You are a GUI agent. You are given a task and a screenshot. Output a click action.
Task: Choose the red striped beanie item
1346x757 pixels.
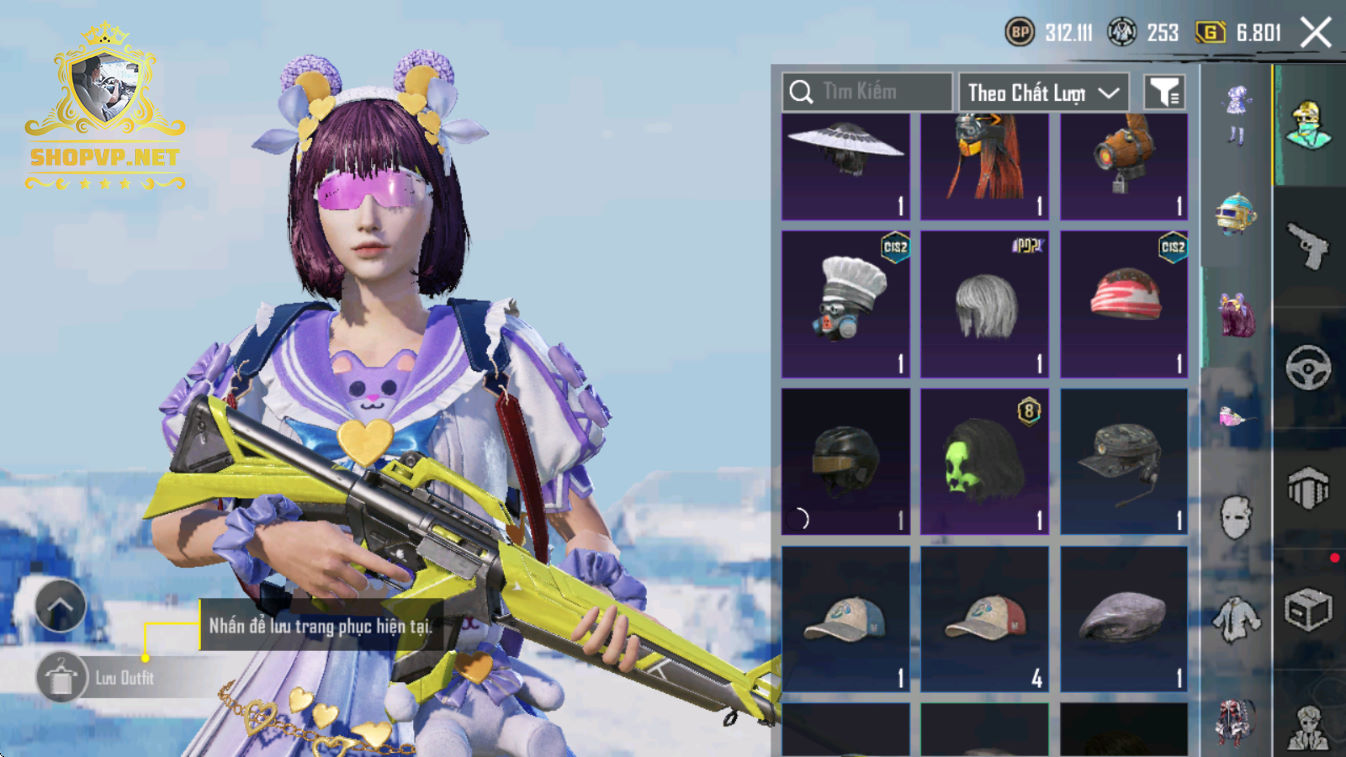click(x=1124, y=303)
